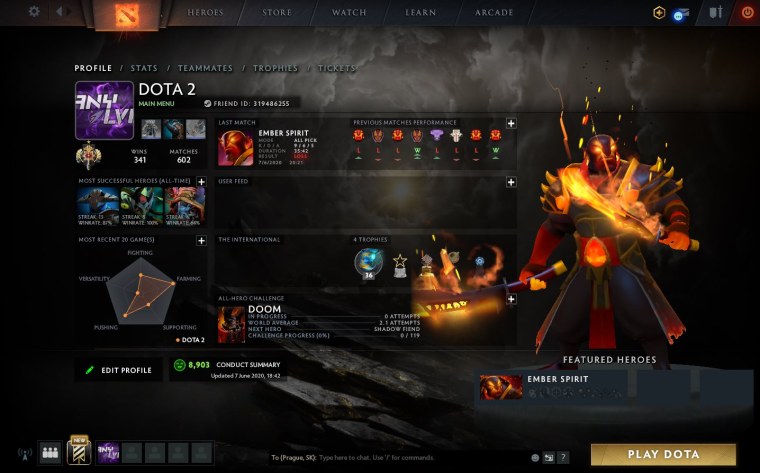This screenshot has height=473, width=760.
Task: Switch to the Teammates tab
Action: coord(205,68)
